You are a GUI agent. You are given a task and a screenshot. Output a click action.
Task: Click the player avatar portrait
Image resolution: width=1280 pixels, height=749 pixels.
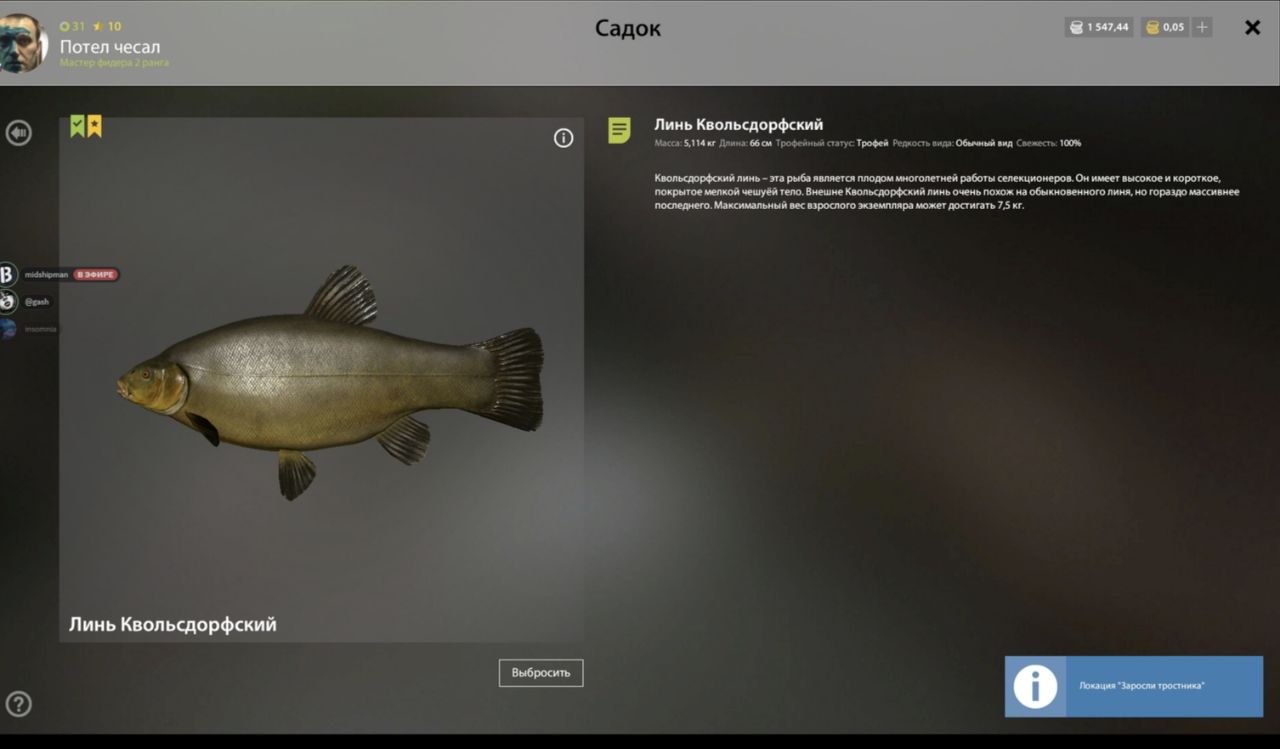click(22, 43)
